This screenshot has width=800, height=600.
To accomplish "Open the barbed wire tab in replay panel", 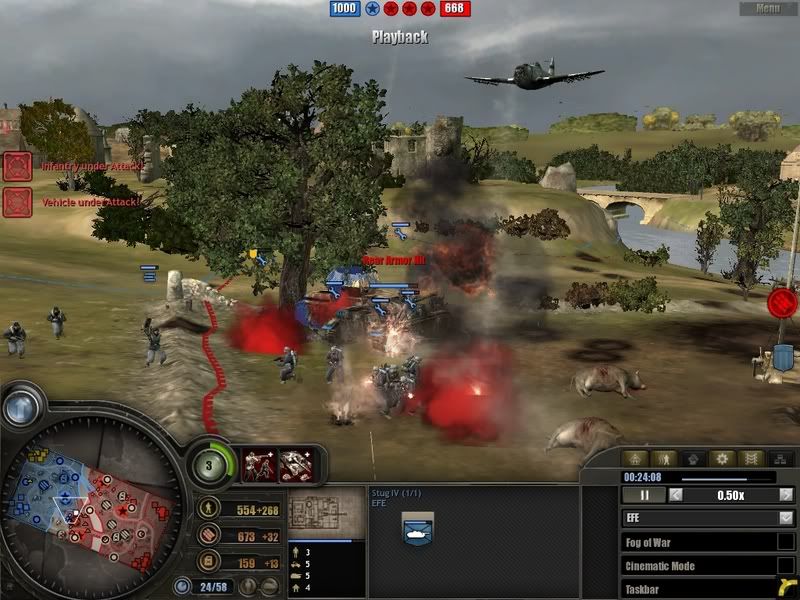I will pyautogui.click(x=752, y=459).
